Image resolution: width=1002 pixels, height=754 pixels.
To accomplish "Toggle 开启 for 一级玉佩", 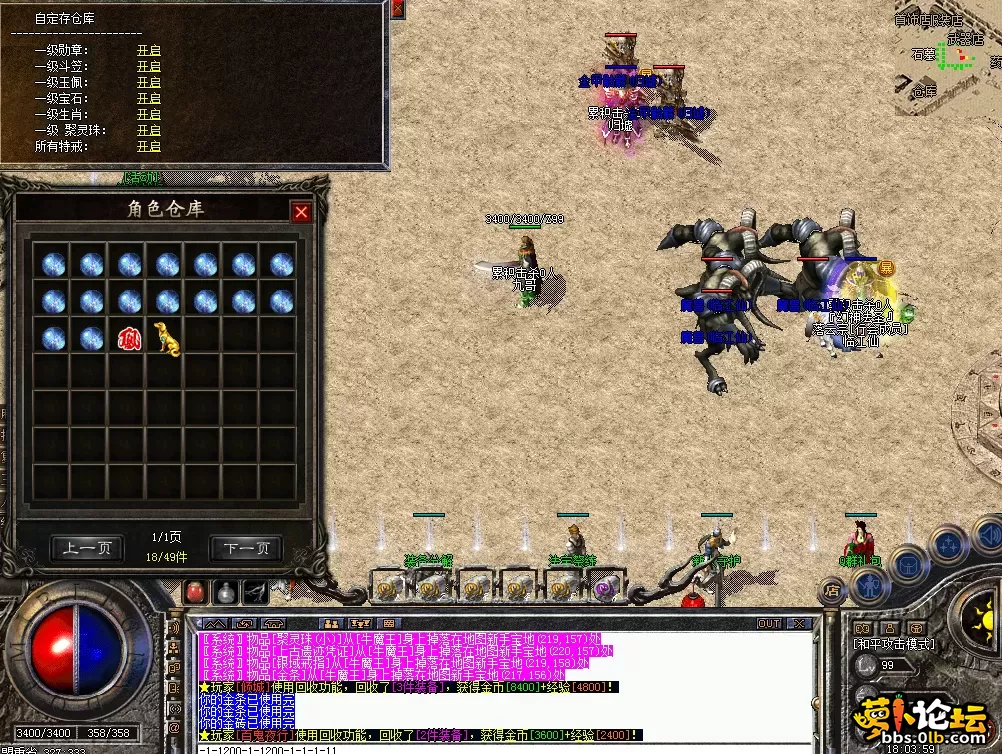I will [149, 82].
